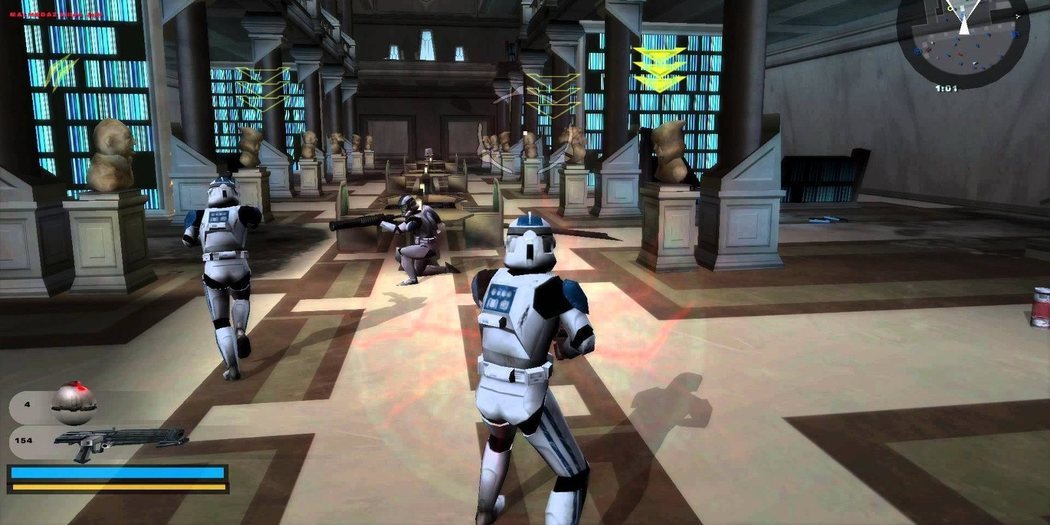
Task: Select the blaster rifle weapon icon
Action: 120,440
